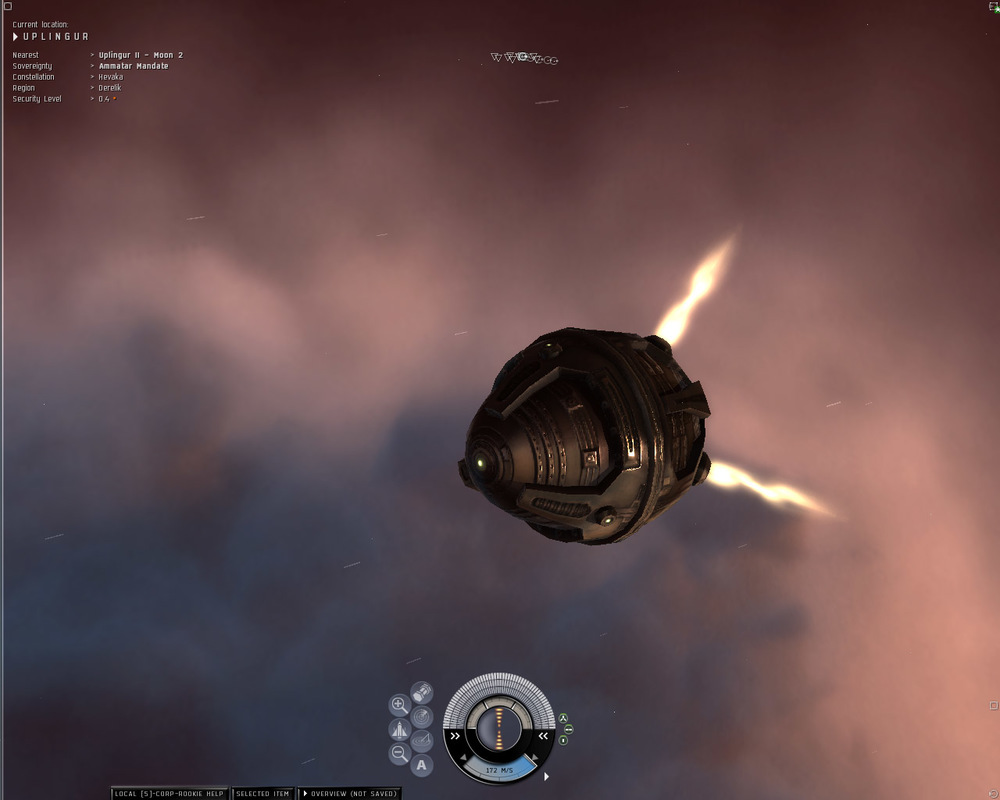Click the left double-chevron HUD arrow
This screenshot has height=800, width=1000.
pyautogui.click(x=455, y=734)
